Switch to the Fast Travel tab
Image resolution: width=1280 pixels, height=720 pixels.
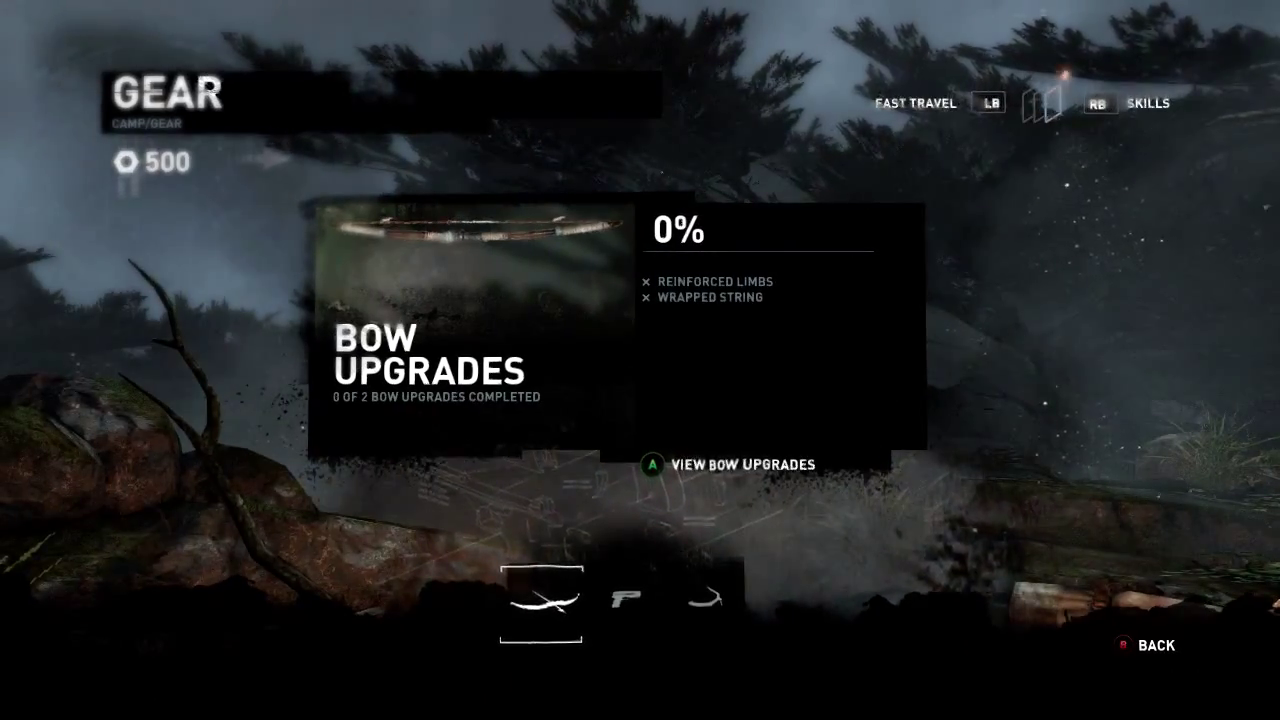(915, 104)
